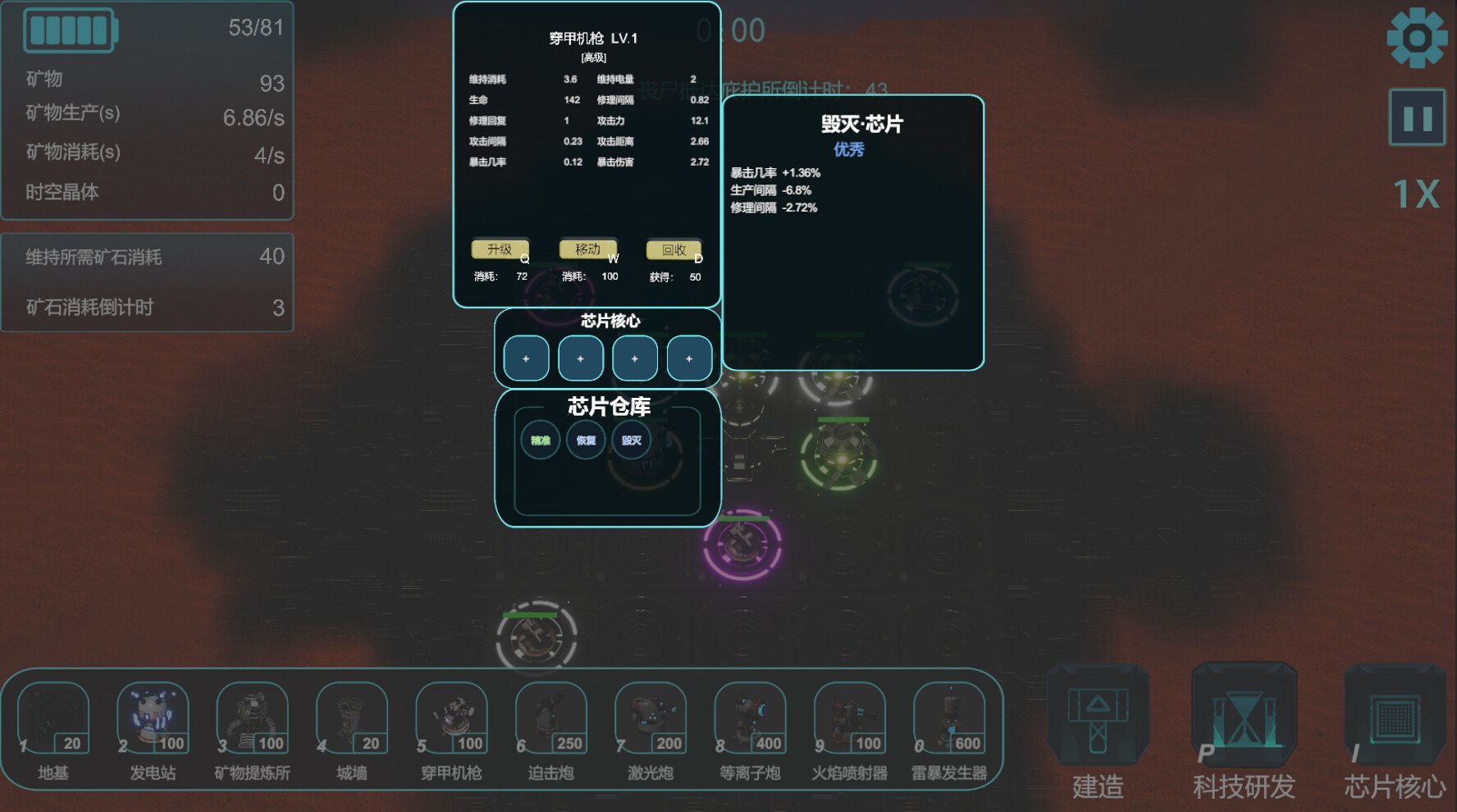Click the 移动 move button
1457x812 pixels.
tap(587, 249)
